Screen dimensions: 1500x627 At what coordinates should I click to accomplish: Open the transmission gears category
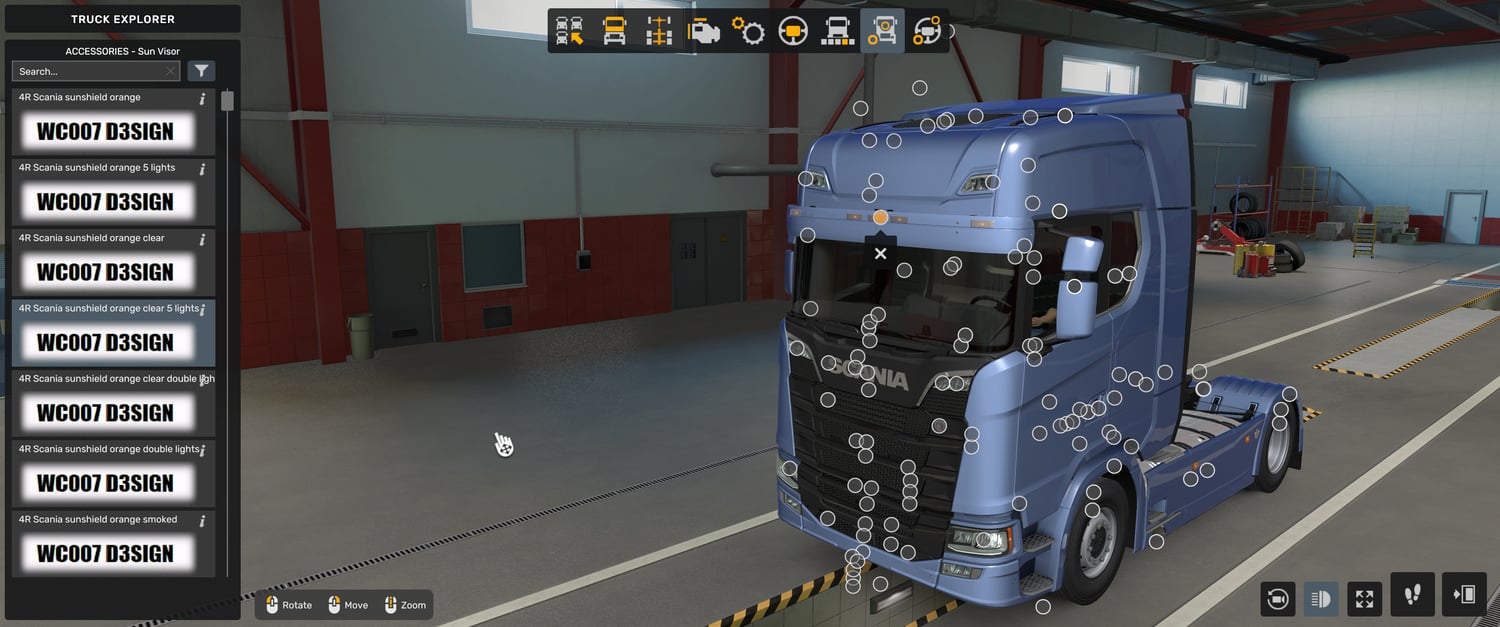click(748, 31)
